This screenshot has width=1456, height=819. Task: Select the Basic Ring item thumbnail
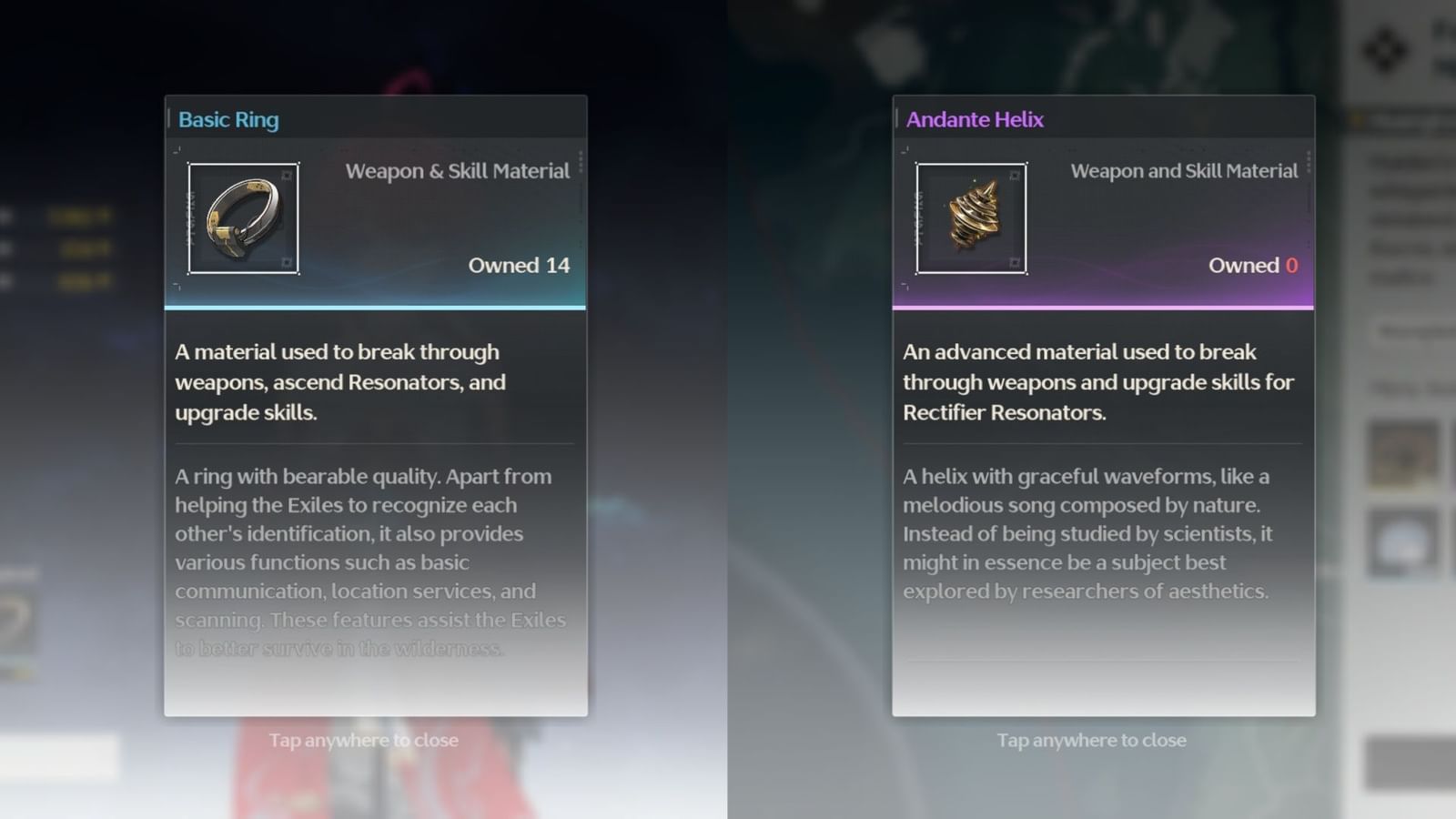pos(243,217)
